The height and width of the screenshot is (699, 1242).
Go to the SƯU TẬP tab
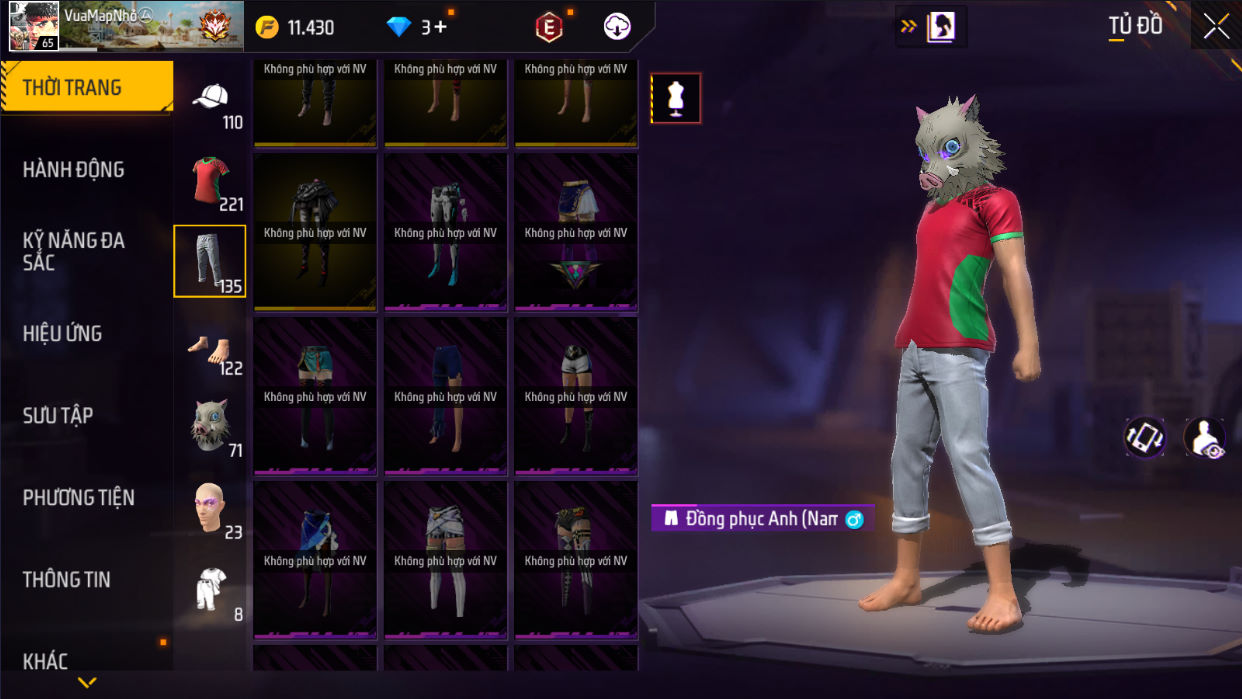tap(58, 416)
